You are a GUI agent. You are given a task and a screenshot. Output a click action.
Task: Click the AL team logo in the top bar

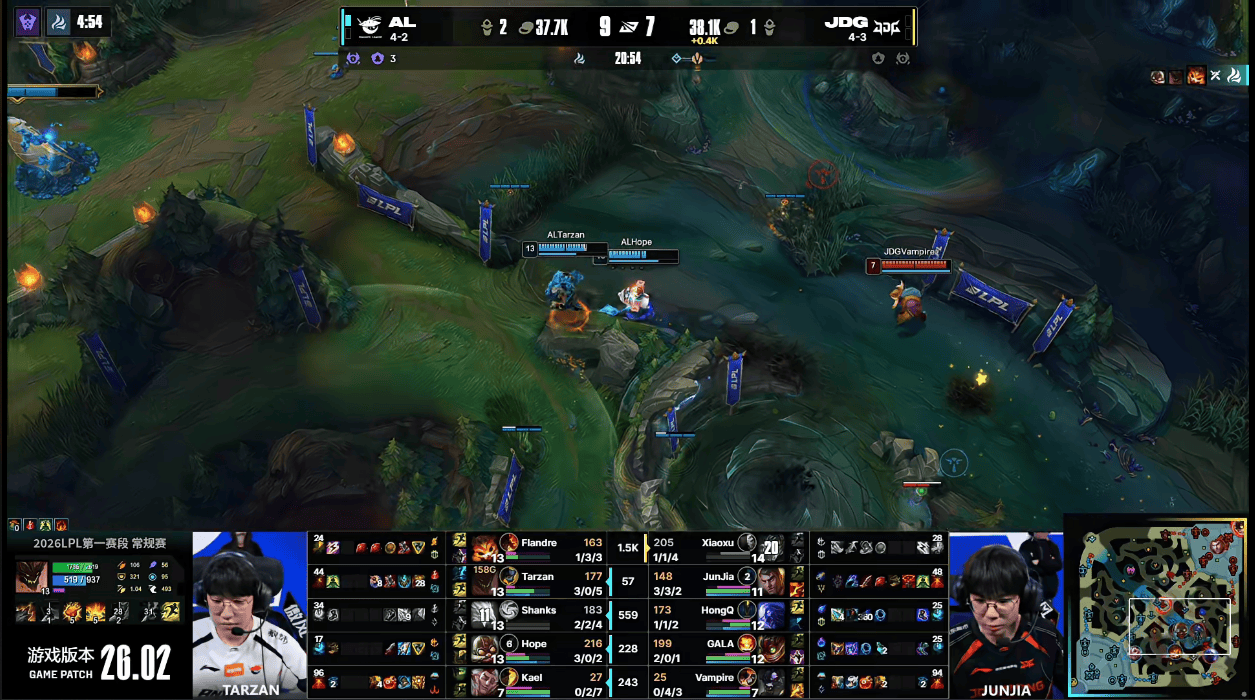(369, 27)
